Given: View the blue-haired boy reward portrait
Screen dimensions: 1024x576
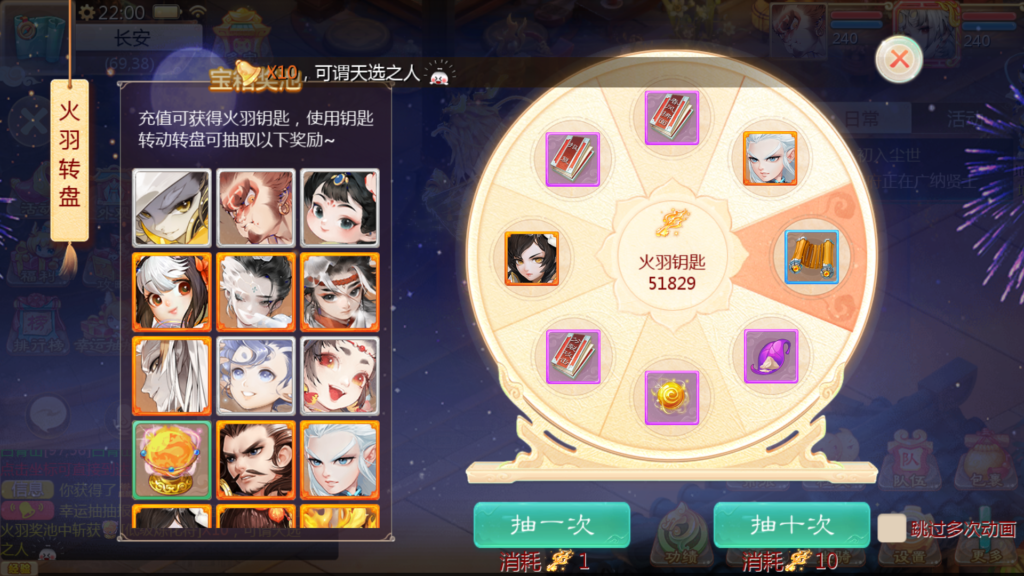Looking at the screenshot, I should (x=256, y=376).
